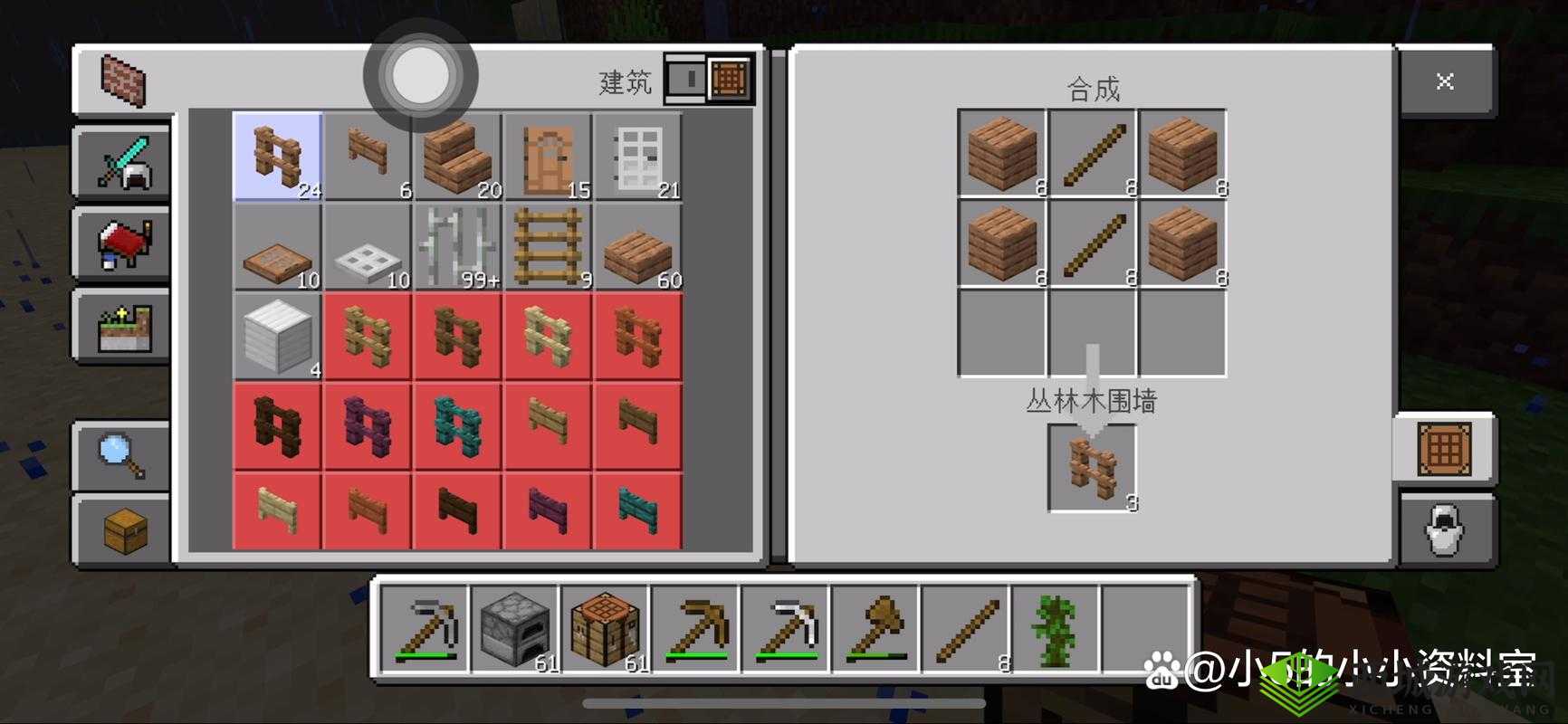
Task: Click the jungle planks in the crafting grid
Action: [1000, 154]
